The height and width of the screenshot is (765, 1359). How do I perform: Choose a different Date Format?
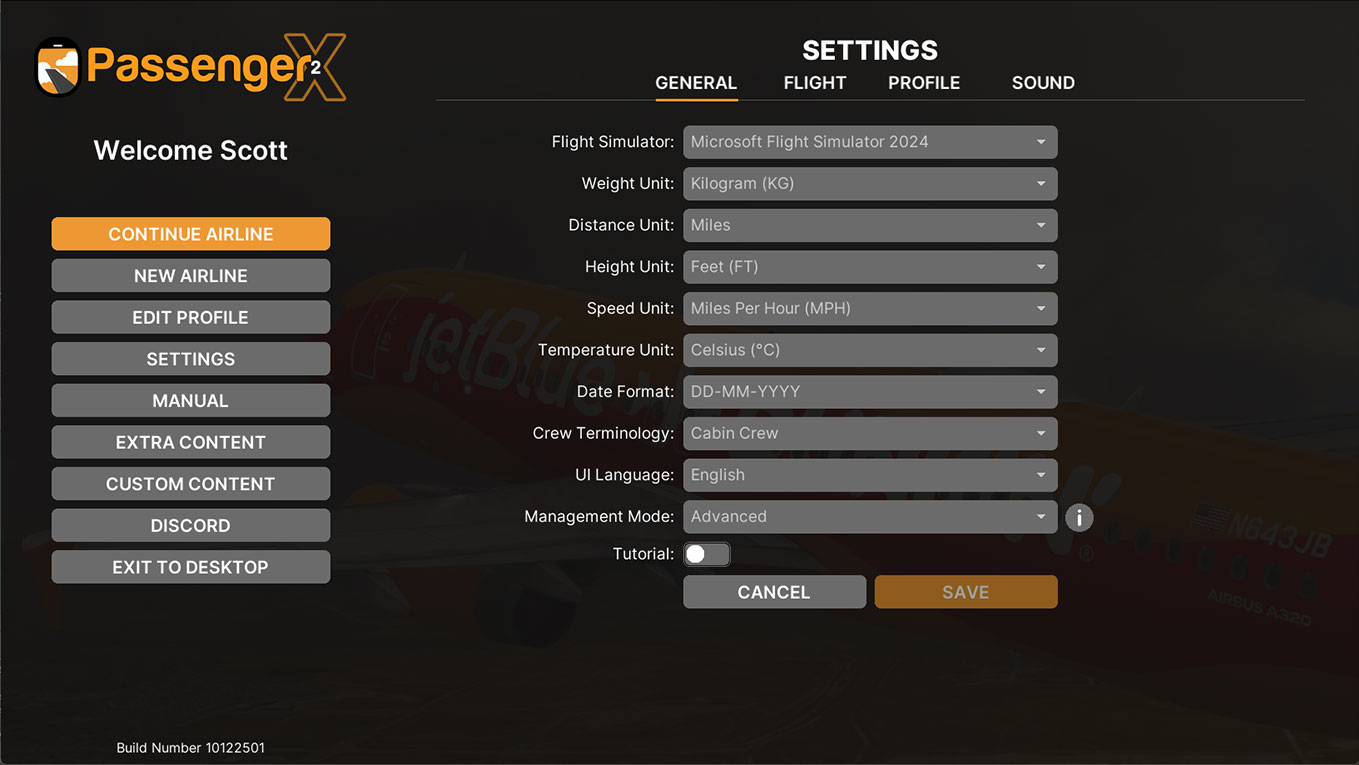pos(869,392)
